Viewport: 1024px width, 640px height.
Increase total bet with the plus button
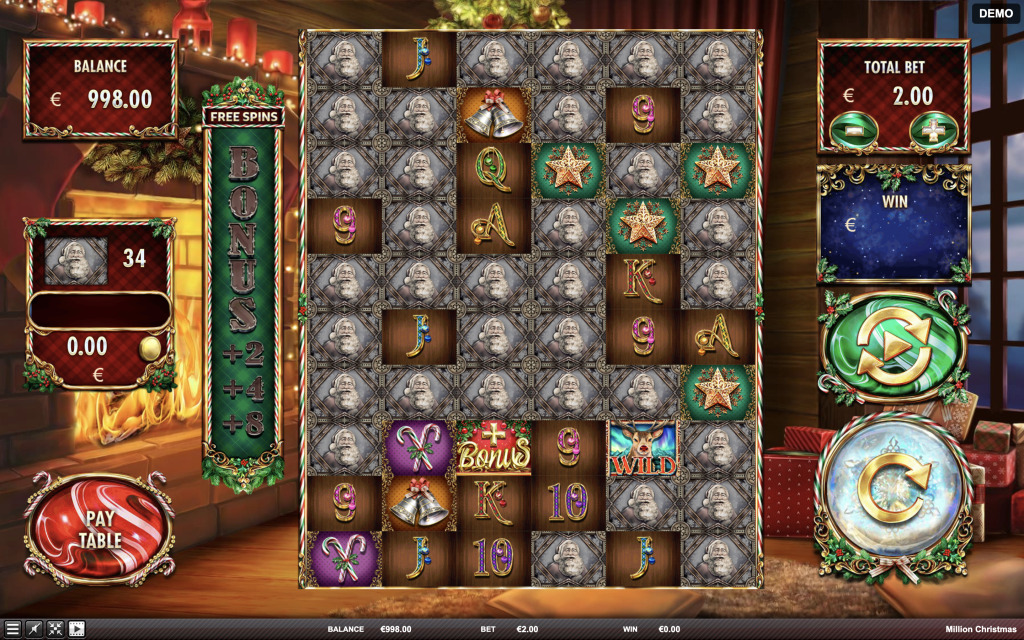click(933, 131)
